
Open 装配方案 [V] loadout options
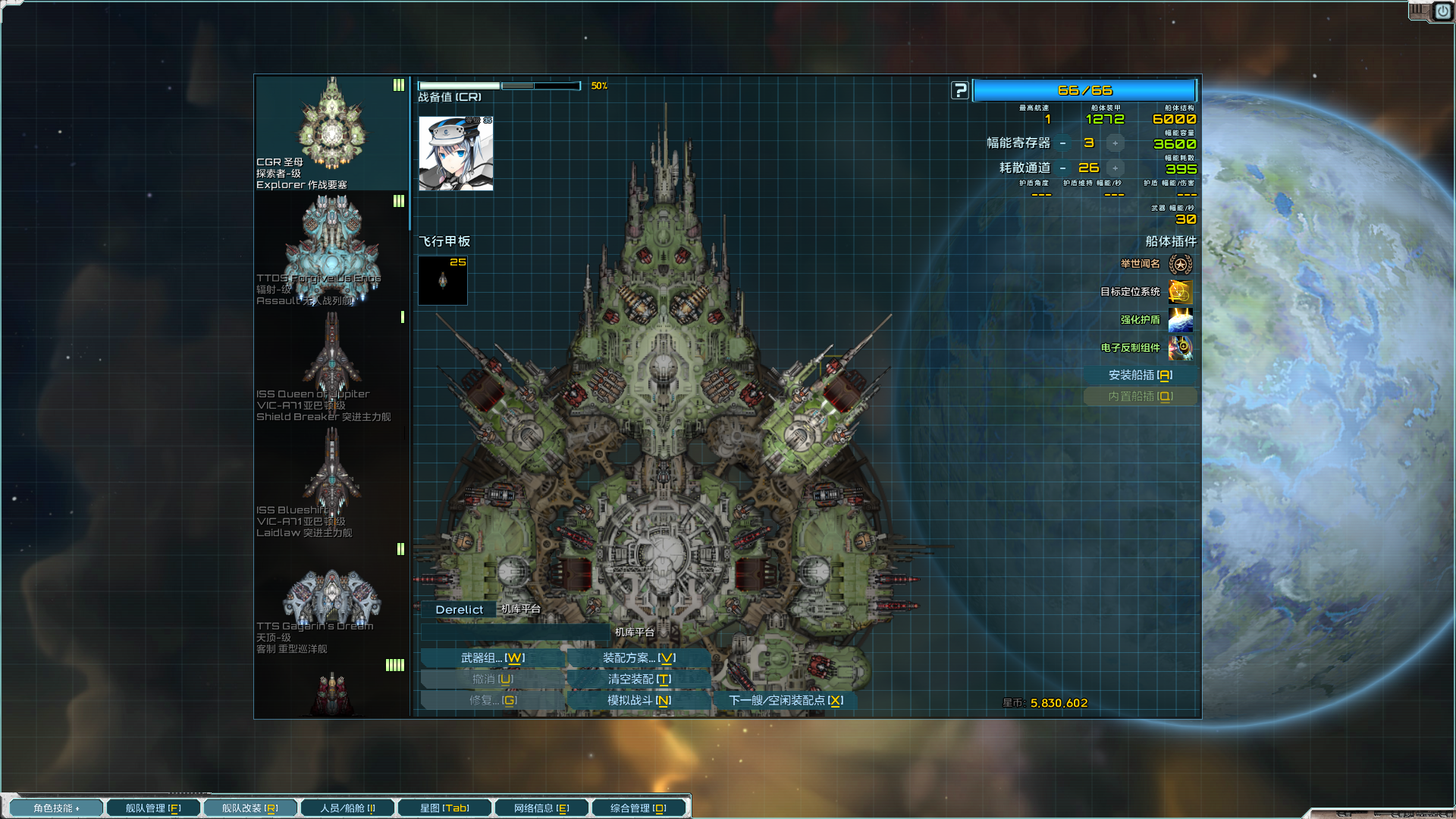click(x=639, y=657)
